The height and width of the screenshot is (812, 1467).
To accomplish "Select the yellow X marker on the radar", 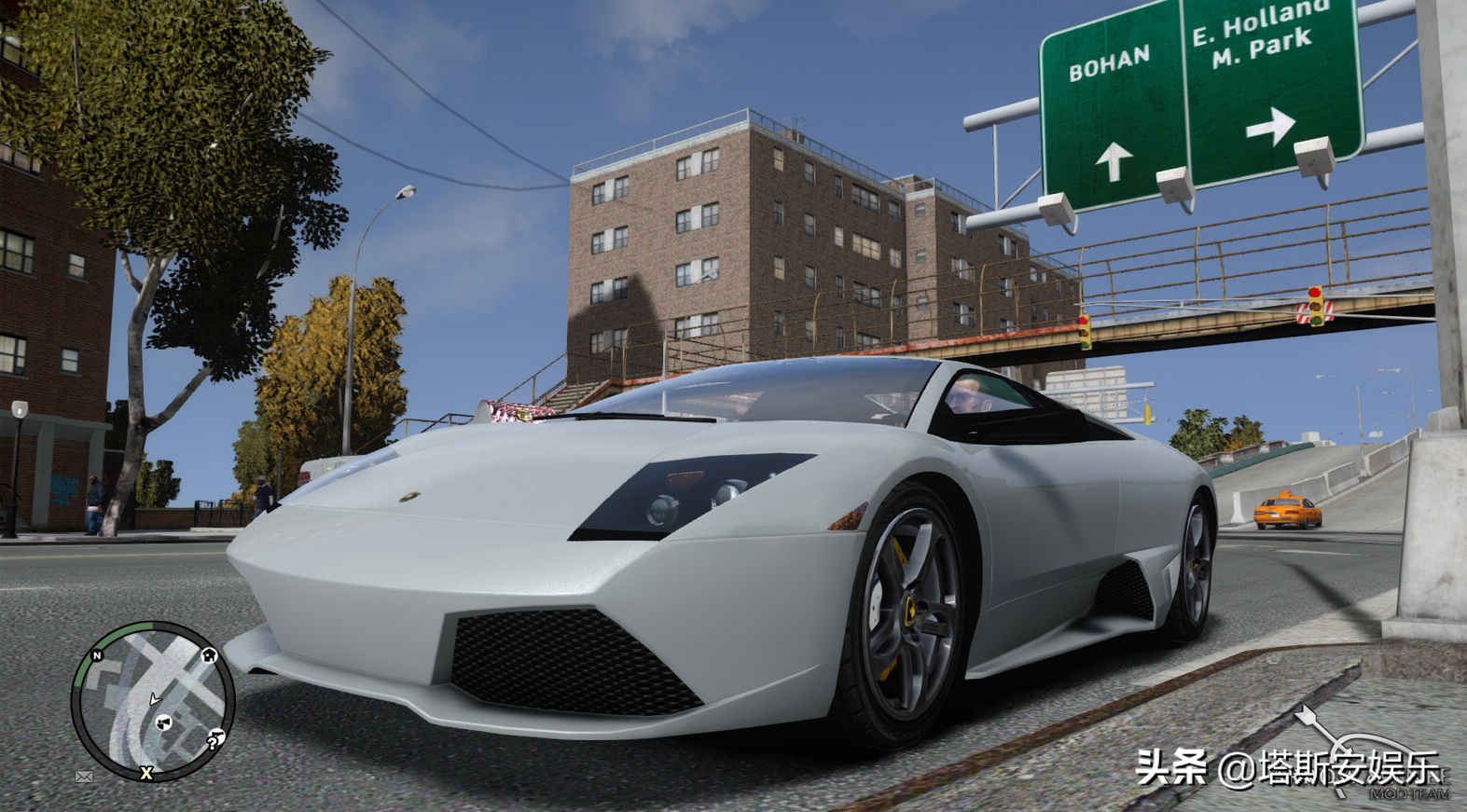I will click(x=146, y=773).
